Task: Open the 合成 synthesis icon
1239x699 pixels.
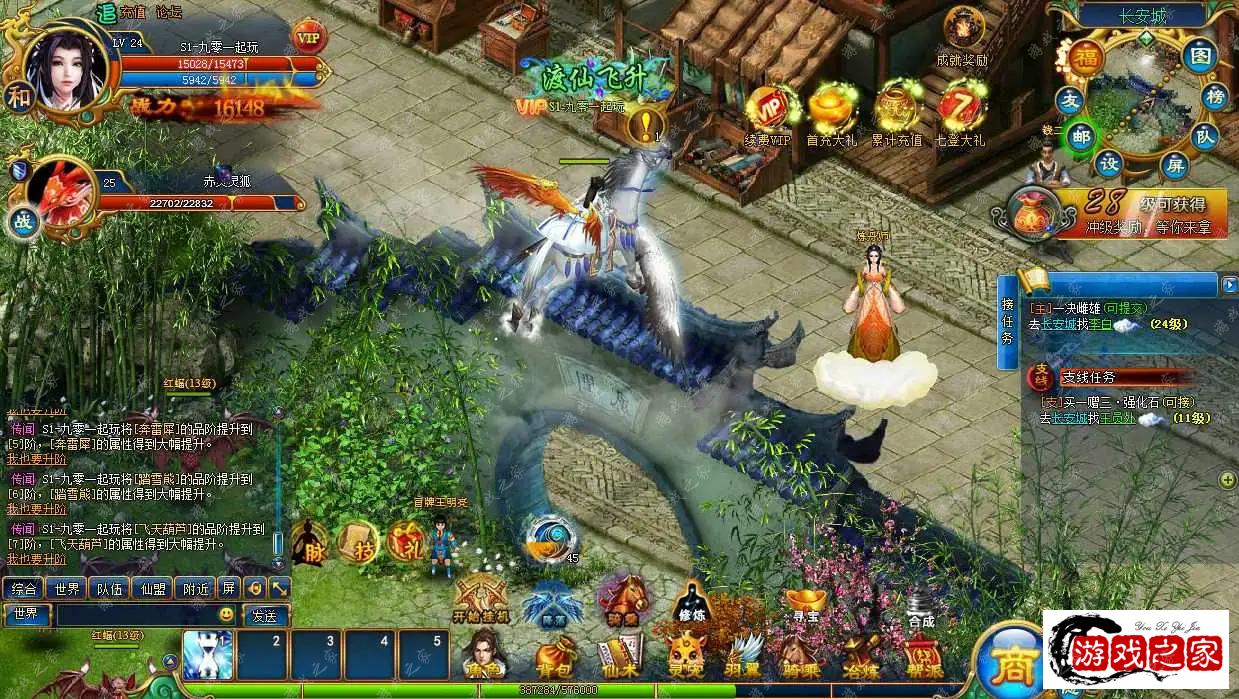Action: (x=921, y=604)
